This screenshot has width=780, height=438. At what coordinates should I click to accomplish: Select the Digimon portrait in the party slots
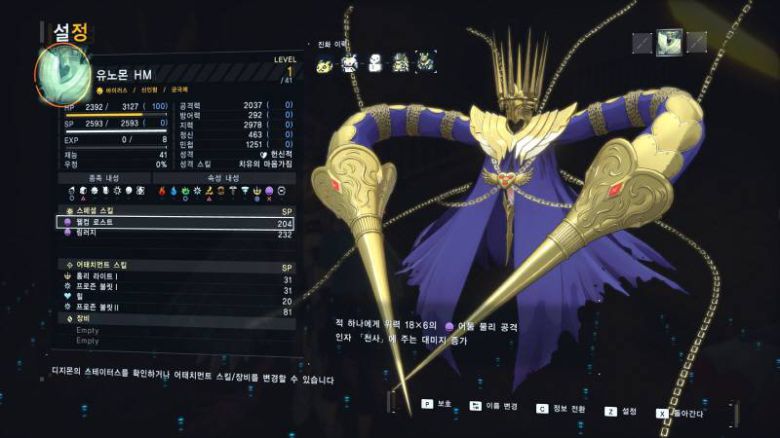[669, 42]
